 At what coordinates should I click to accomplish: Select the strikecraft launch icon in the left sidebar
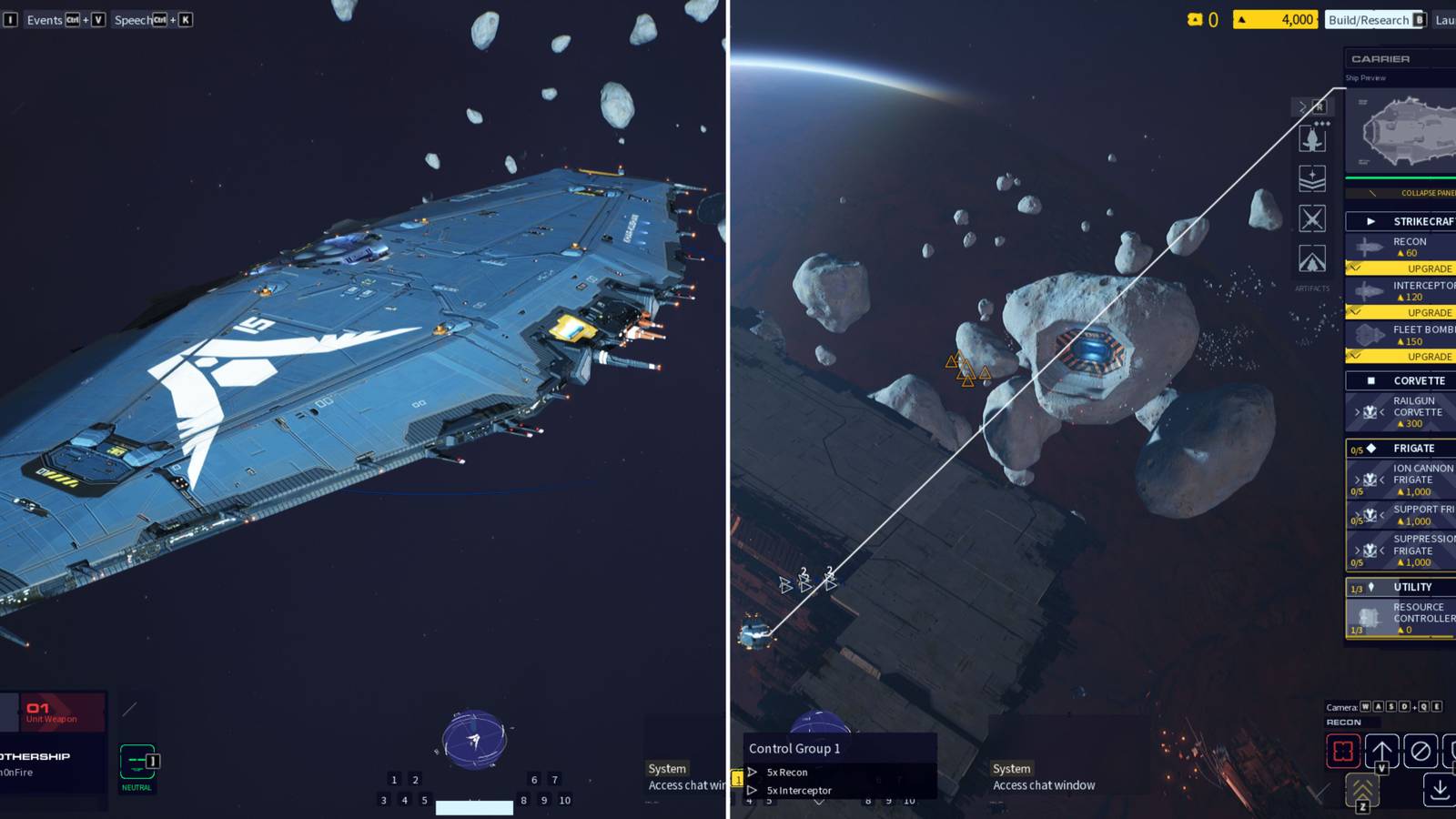tap(1312, 139)
